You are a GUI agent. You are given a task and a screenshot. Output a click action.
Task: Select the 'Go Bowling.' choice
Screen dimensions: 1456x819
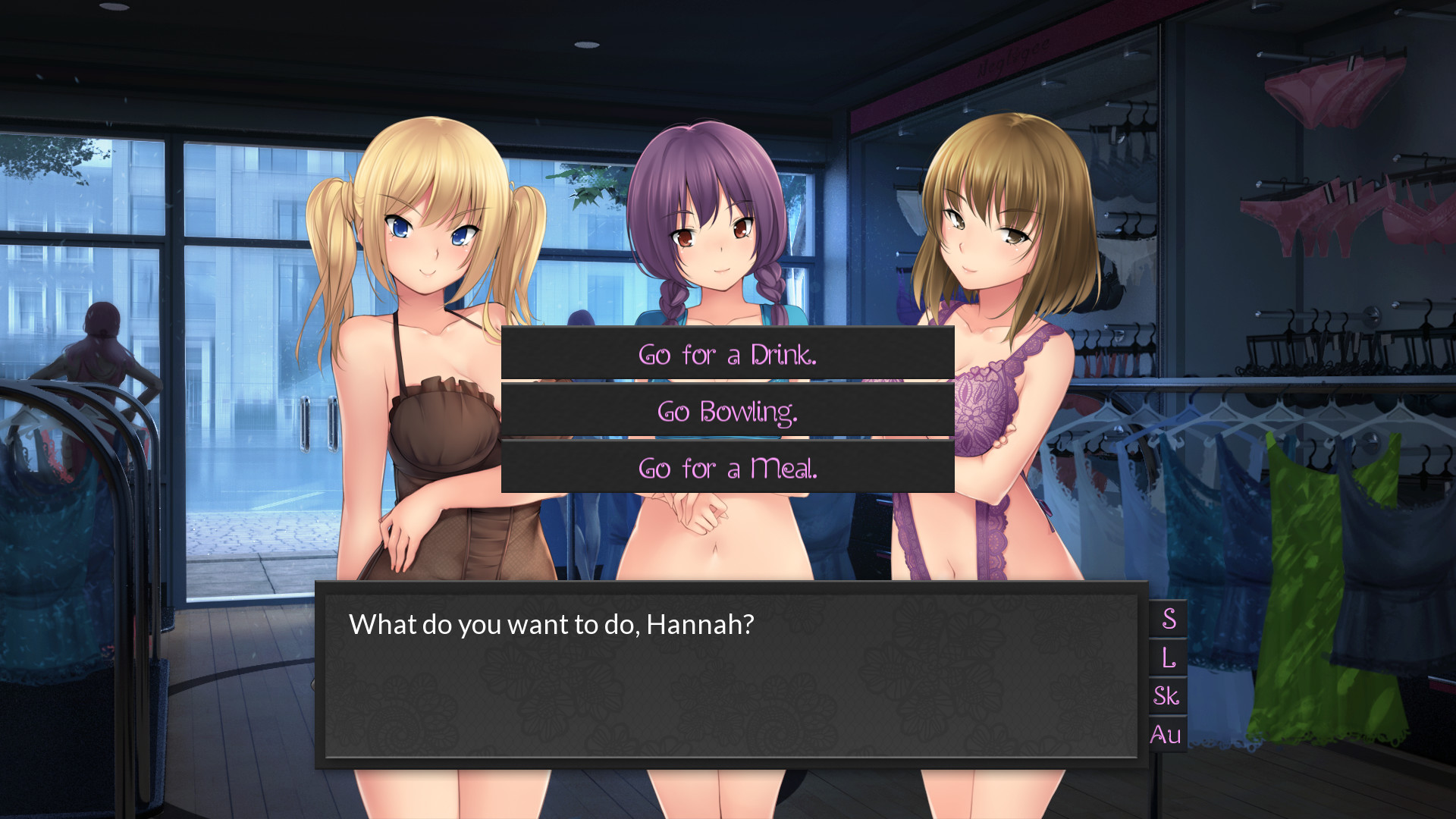tap(727, 411)
